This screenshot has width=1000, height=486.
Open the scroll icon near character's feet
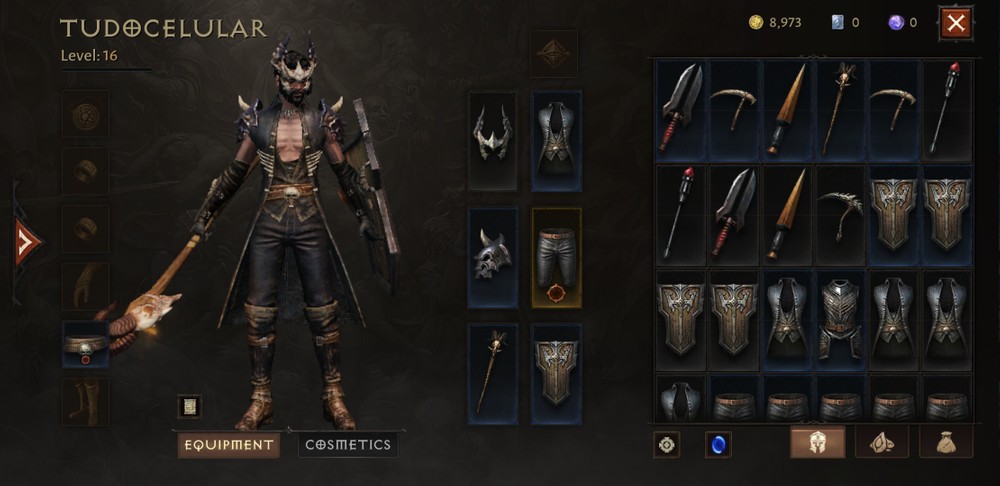pos(189,406)
